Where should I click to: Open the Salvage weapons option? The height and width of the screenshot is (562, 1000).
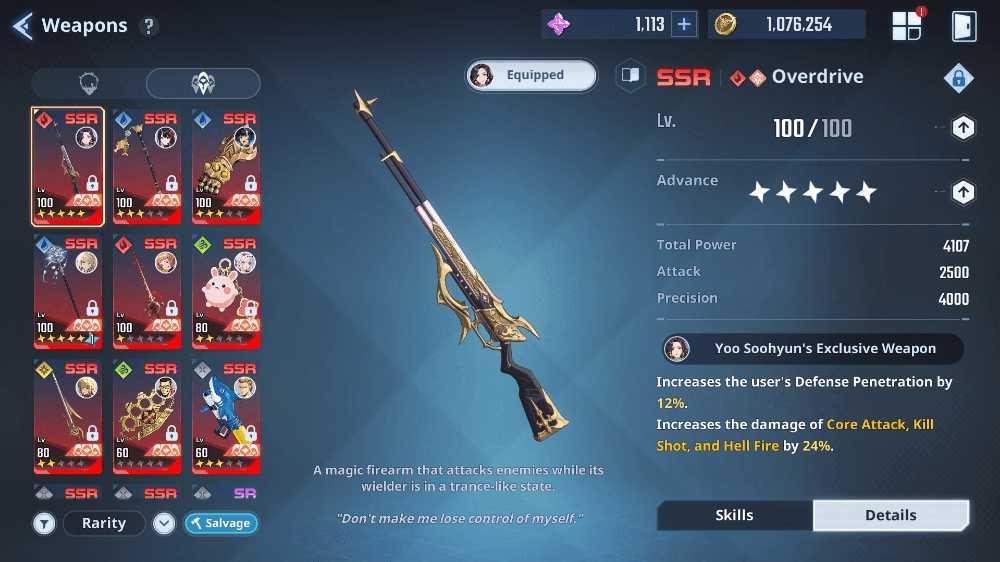221,523
